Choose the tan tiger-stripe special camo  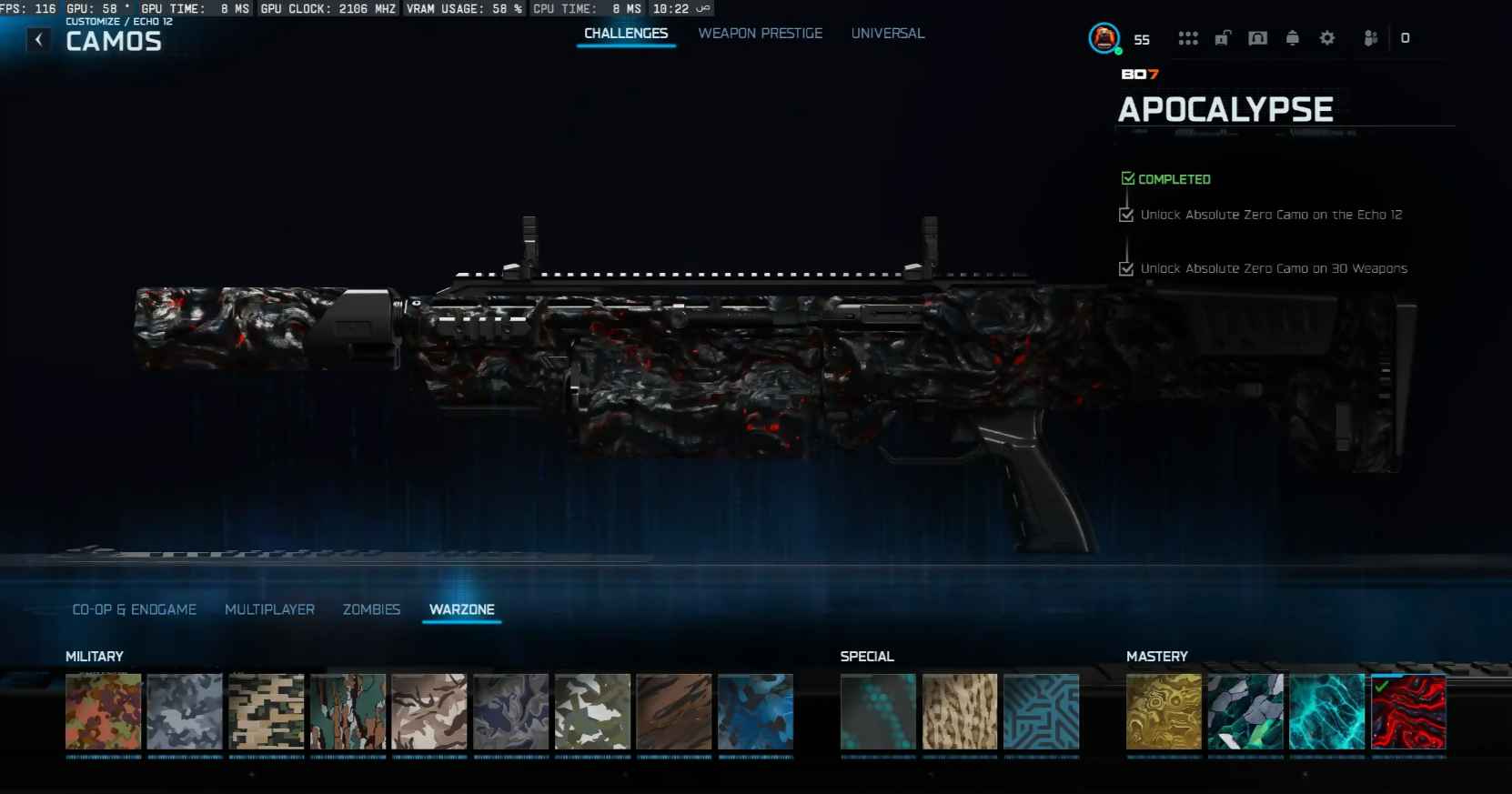coord(960,711)
